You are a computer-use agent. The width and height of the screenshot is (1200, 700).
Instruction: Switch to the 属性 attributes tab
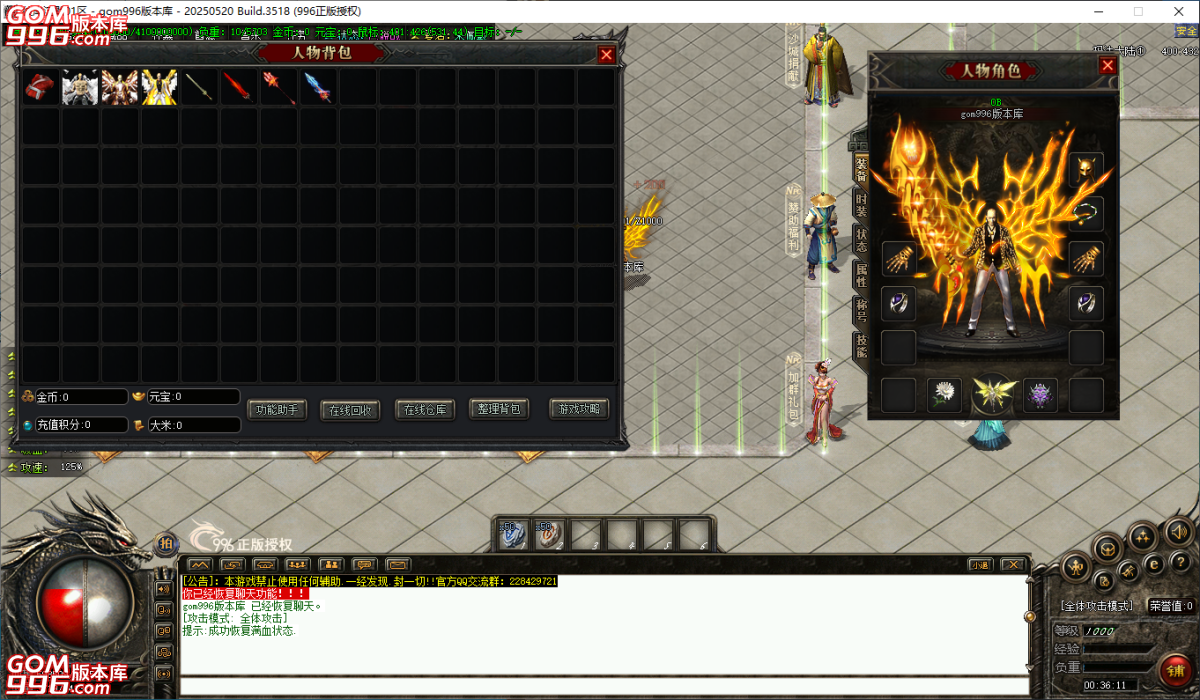point(861,275)
